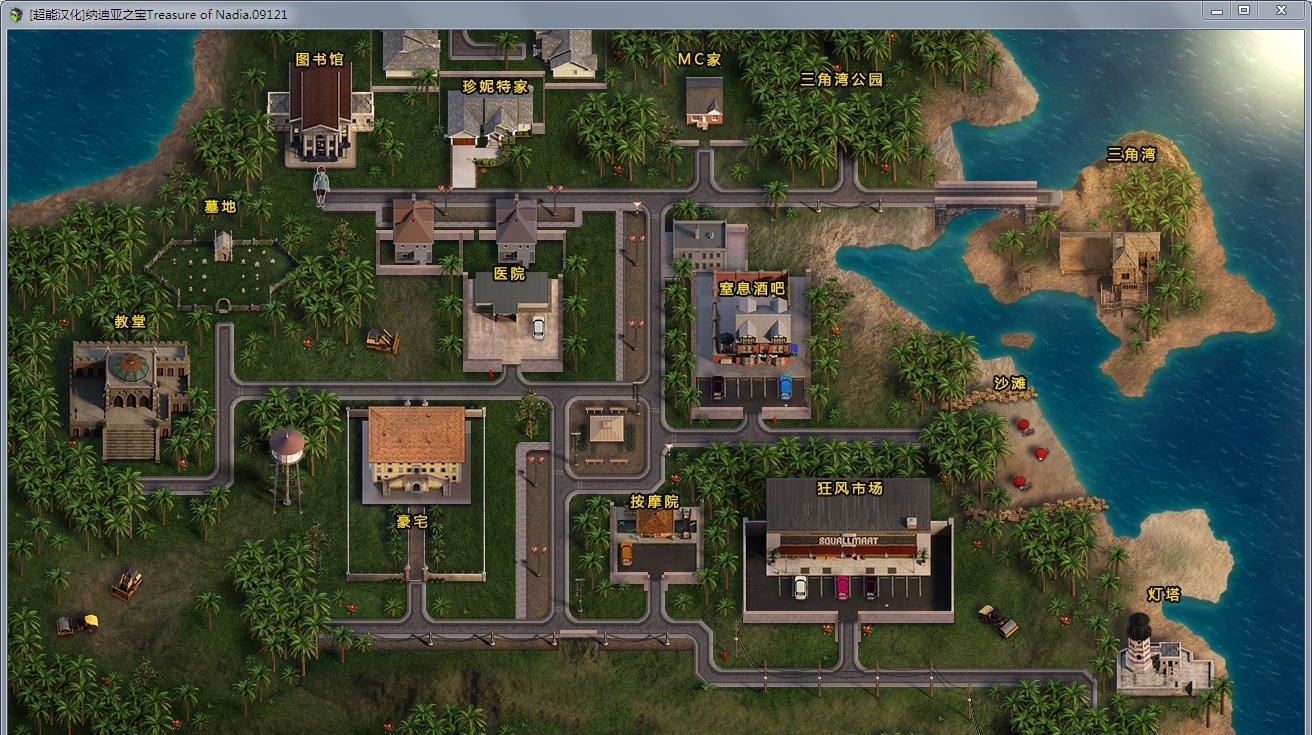This screenshot has height=735, width=1312.
Task: Select the 三角湾公园 map label
Action: tap(842, 79)
